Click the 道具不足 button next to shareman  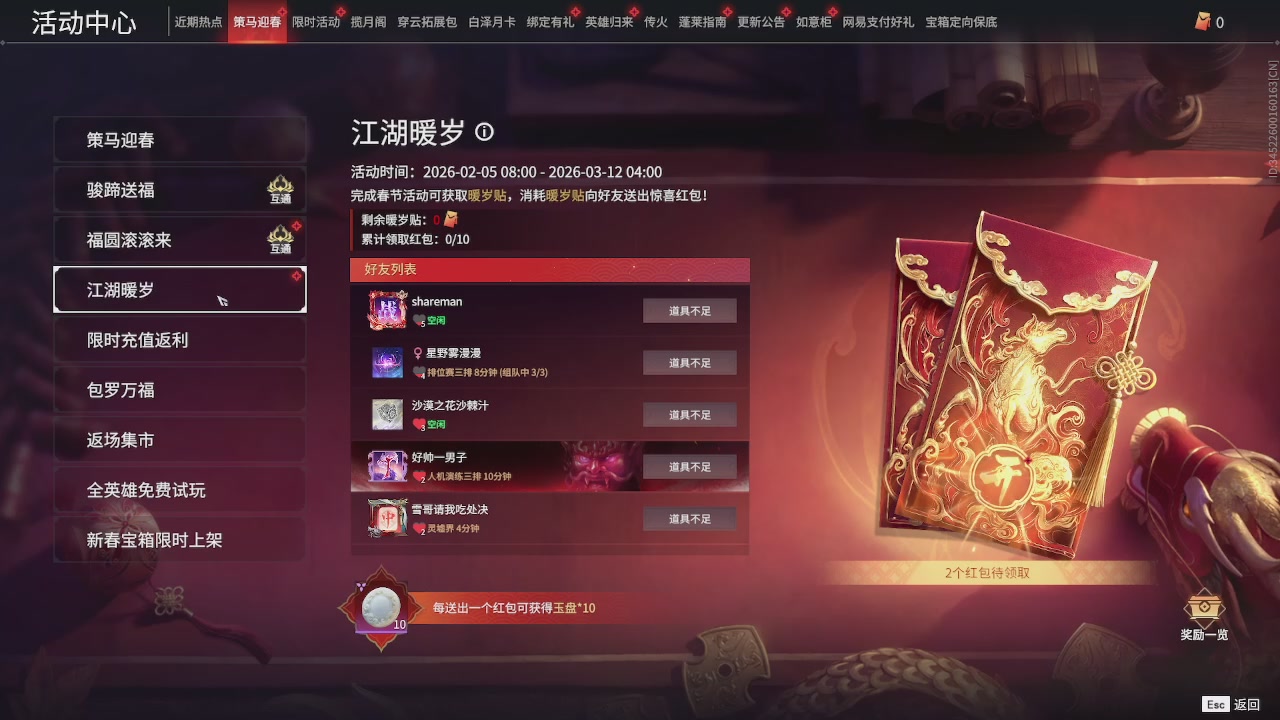click(689, 310)
